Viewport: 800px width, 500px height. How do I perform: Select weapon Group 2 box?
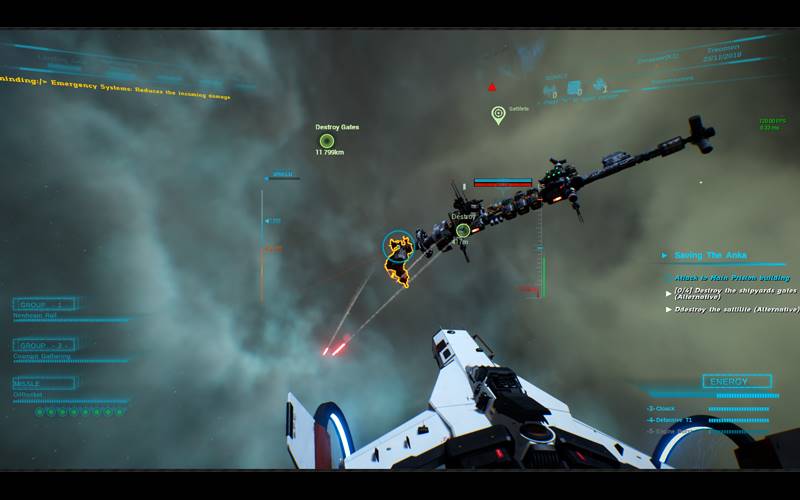[x=44, y=345]
